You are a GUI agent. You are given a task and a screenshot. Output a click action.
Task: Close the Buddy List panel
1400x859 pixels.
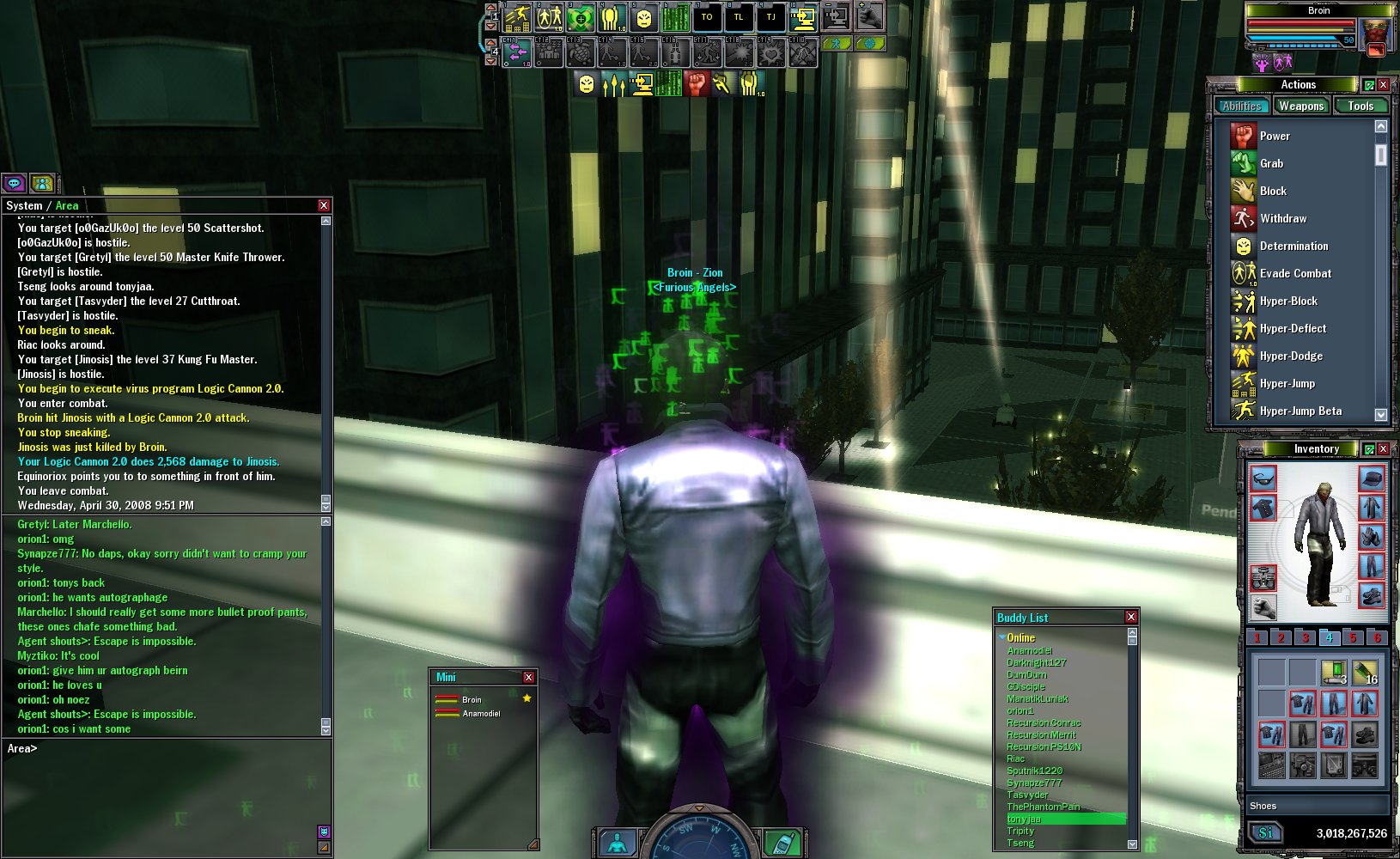coord(1131,617)
